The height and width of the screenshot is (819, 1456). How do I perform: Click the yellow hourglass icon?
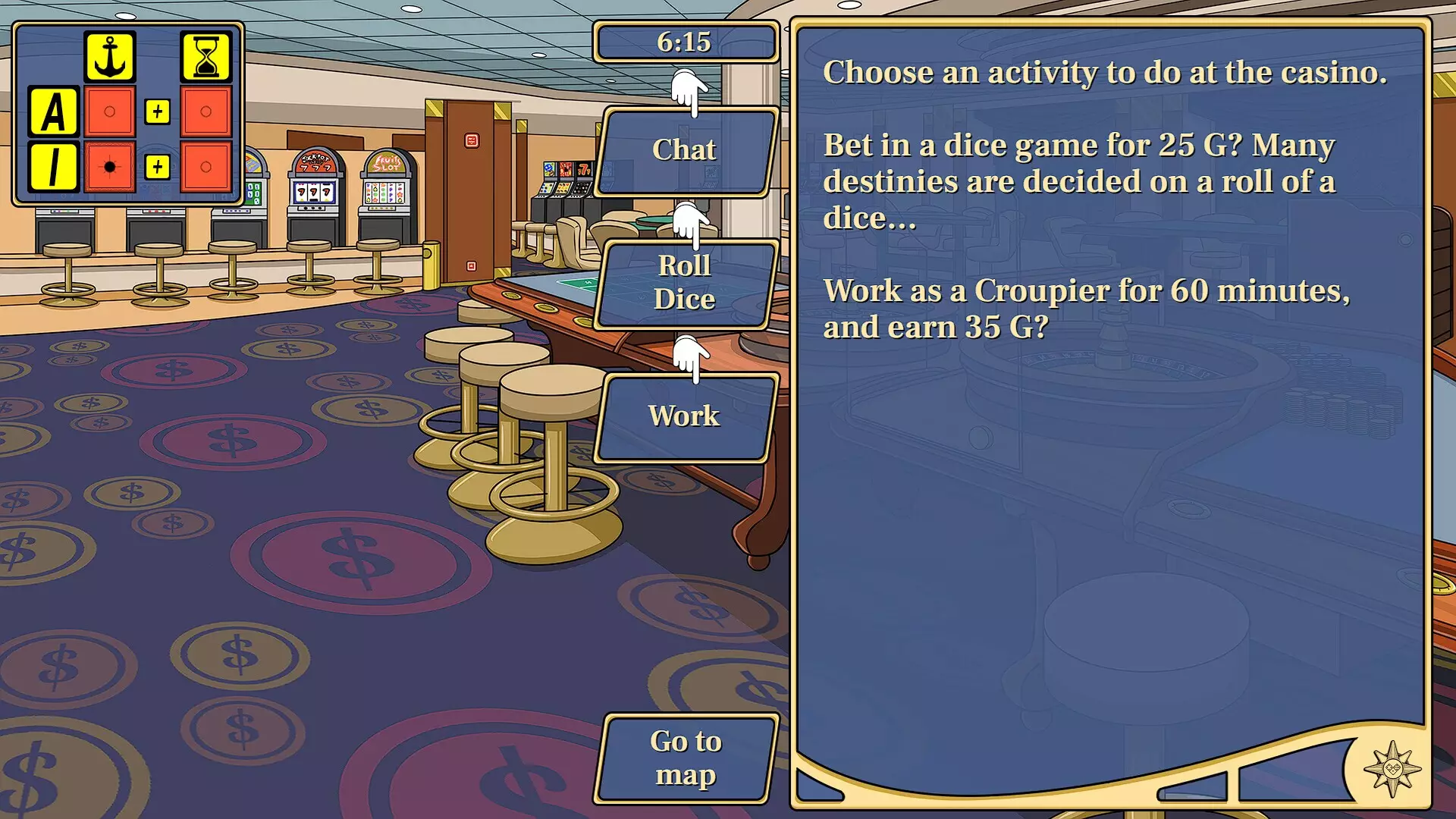tap(206, 57)
